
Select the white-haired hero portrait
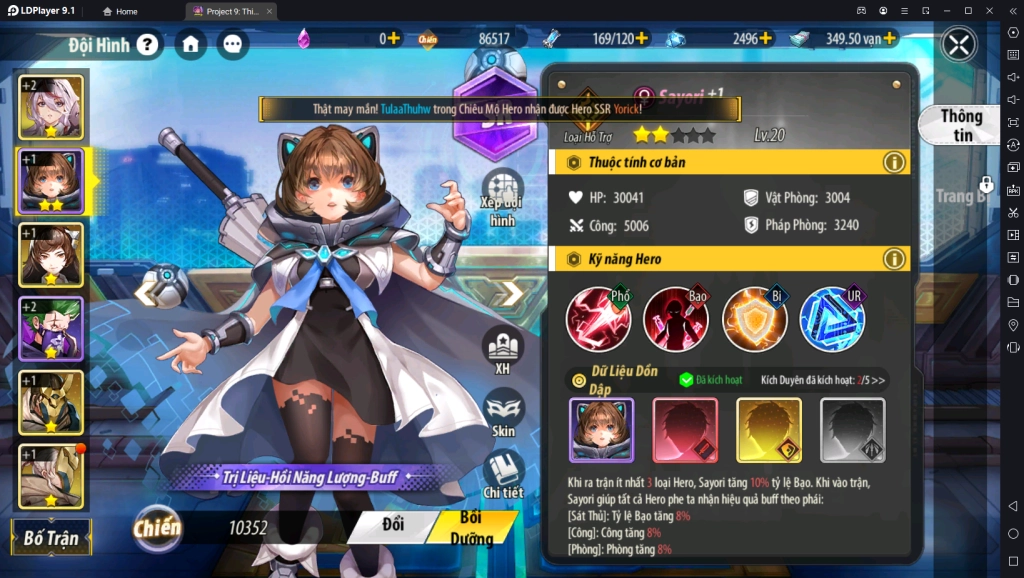(x=51, y=107)
